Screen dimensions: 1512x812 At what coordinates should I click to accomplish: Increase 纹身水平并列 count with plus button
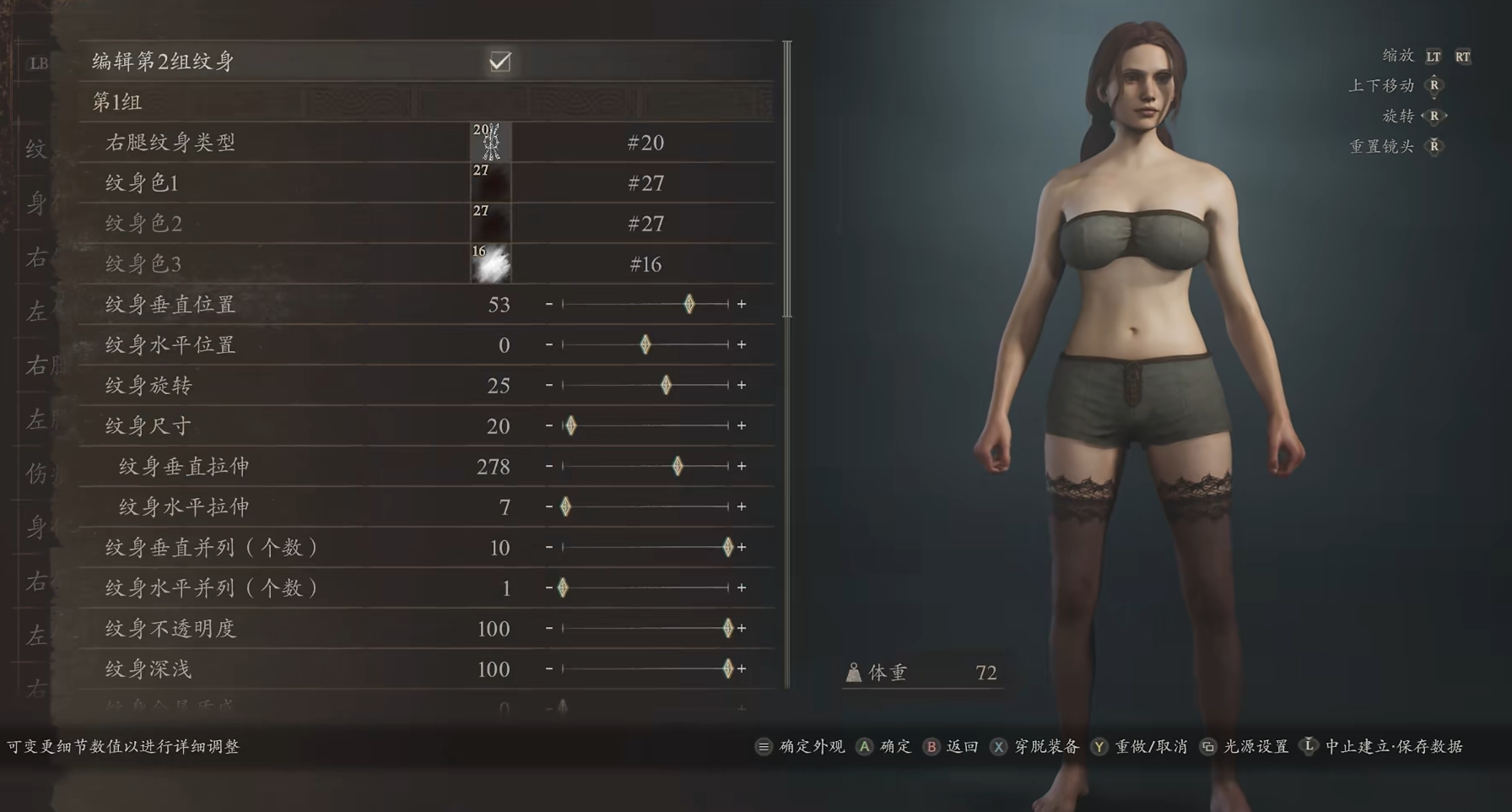tap(742, 587)
